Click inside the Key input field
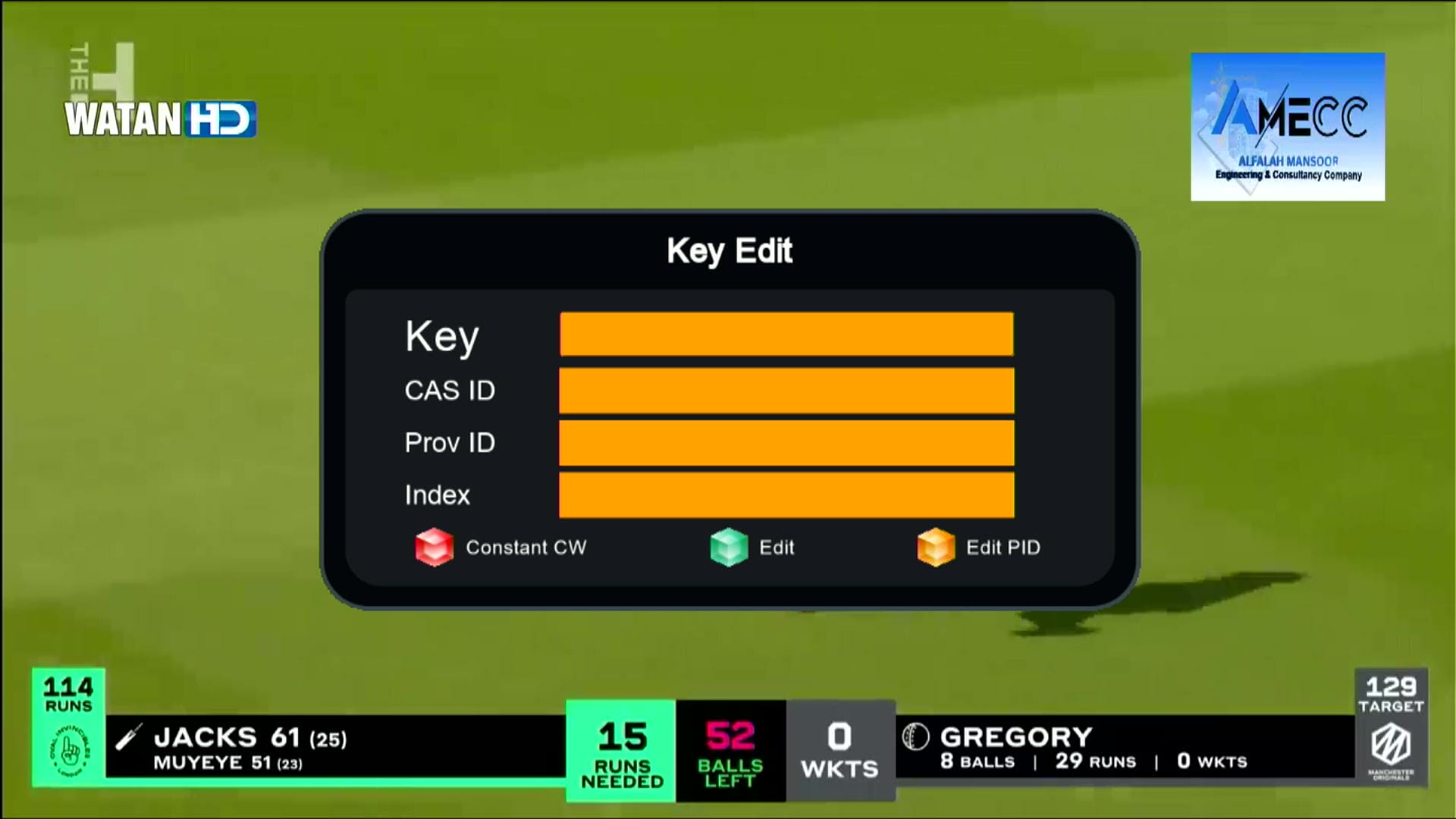Screen dimensions: 1456x819 (786, 336)
